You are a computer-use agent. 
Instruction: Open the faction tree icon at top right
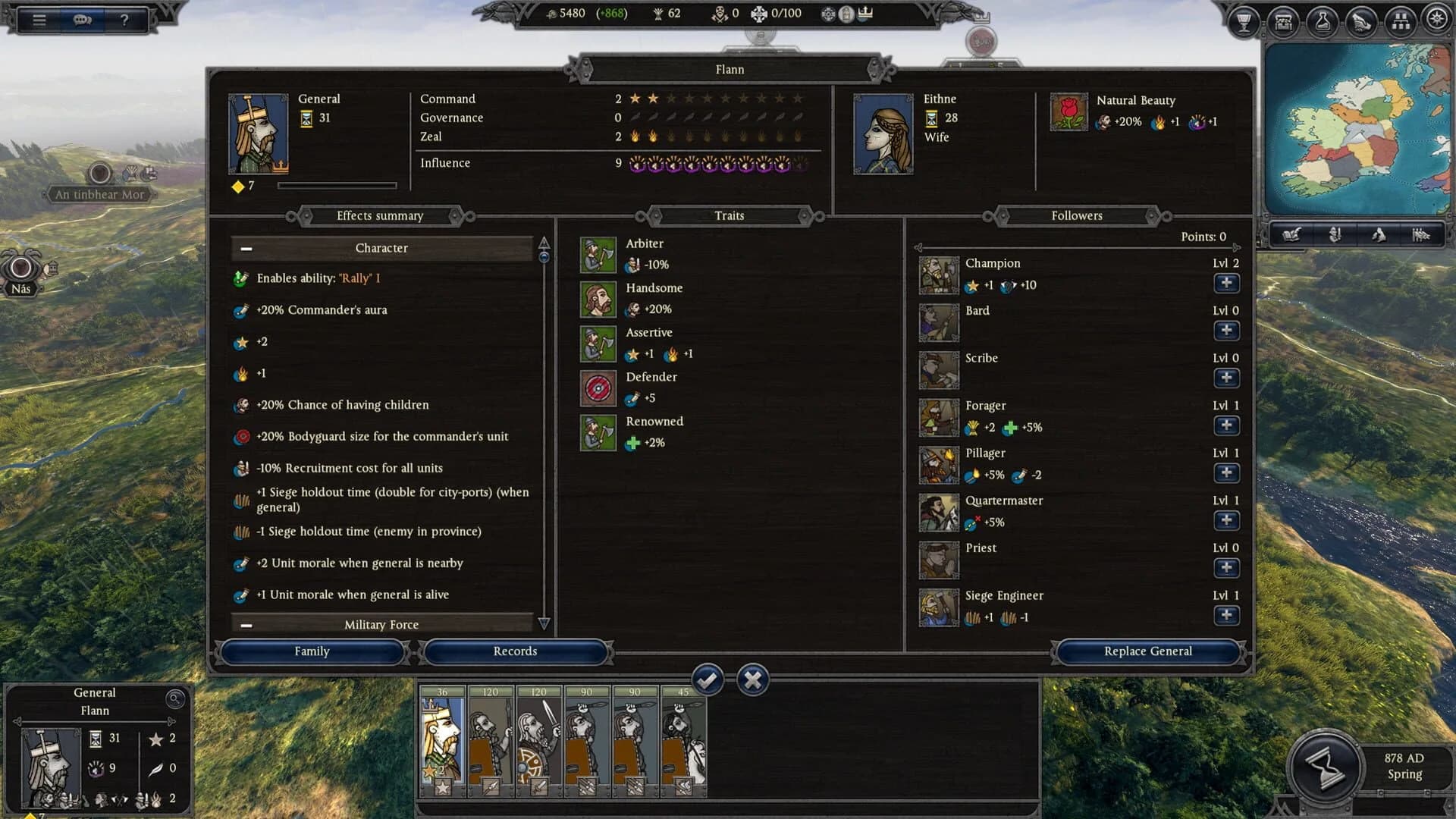click(1401, 22)
